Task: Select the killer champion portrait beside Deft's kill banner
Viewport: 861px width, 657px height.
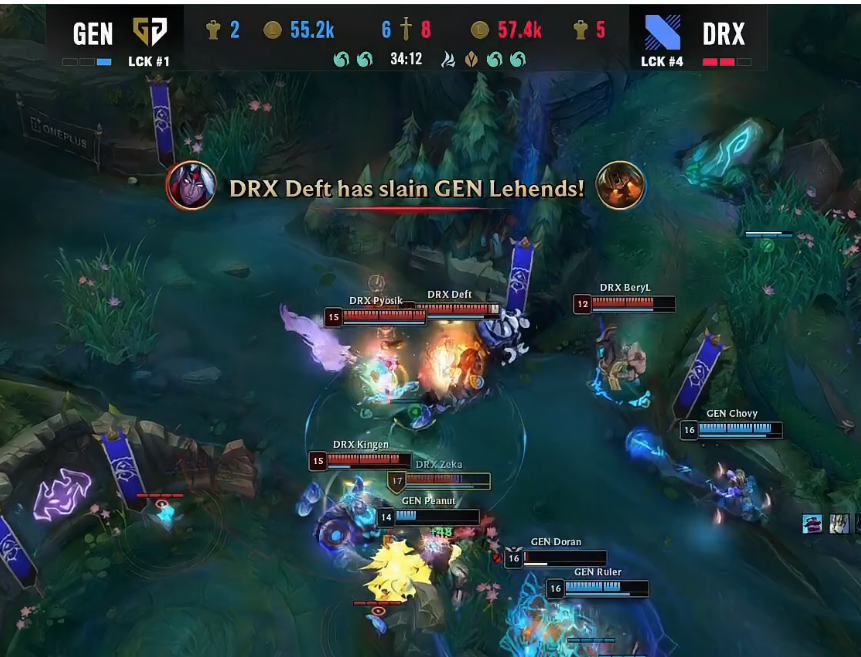Action: [x=191, y=186]
